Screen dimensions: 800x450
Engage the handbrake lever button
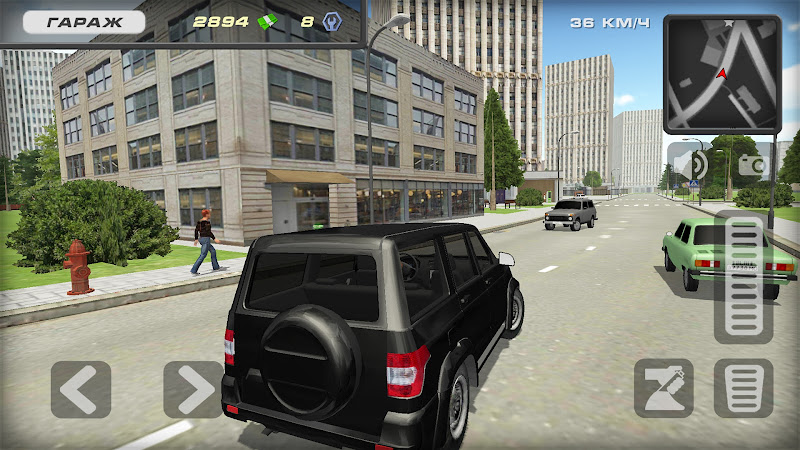pos(663,388)
